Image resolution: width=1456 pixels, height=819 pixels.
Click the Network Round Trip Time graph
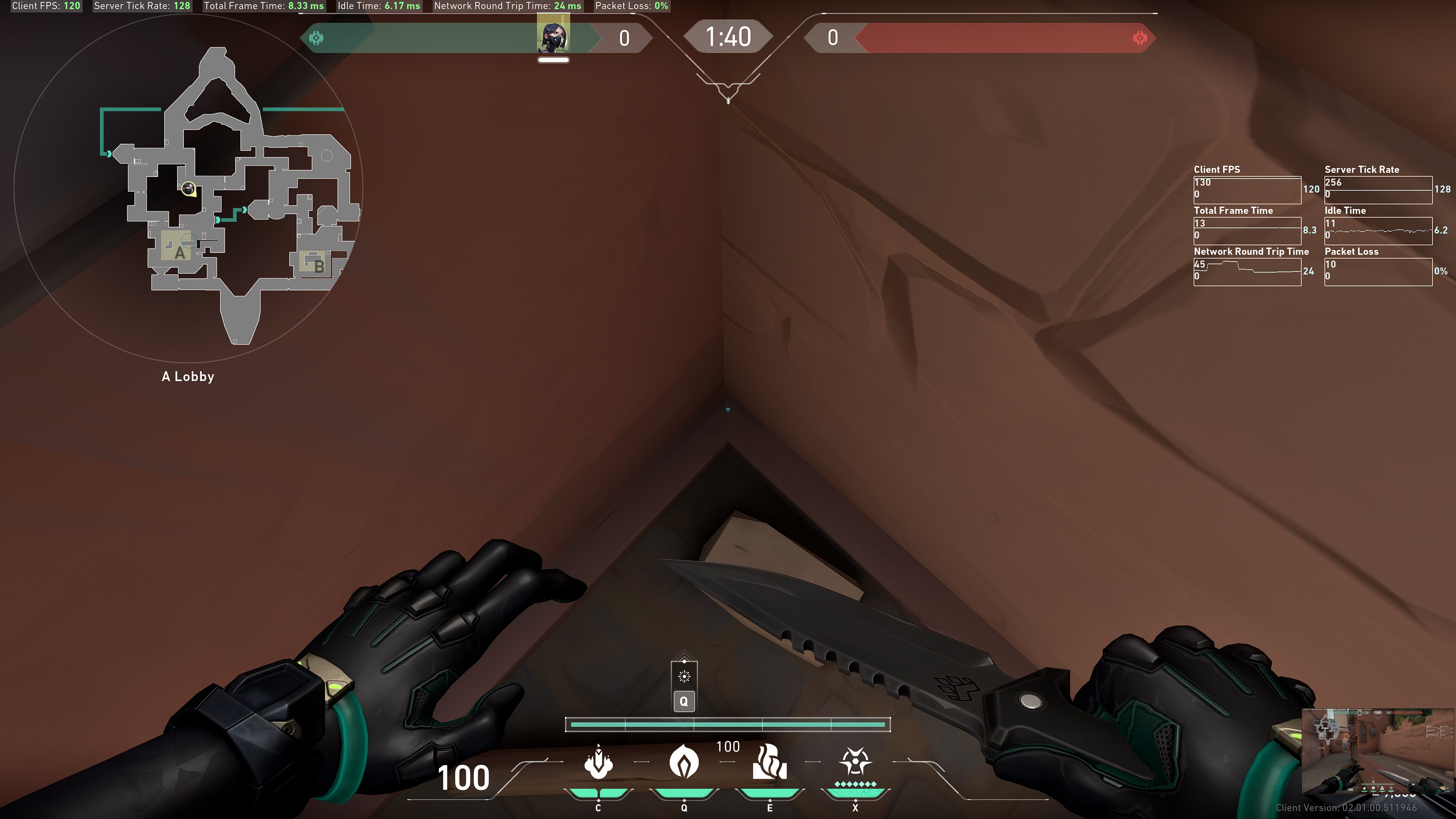point(1247,272)
